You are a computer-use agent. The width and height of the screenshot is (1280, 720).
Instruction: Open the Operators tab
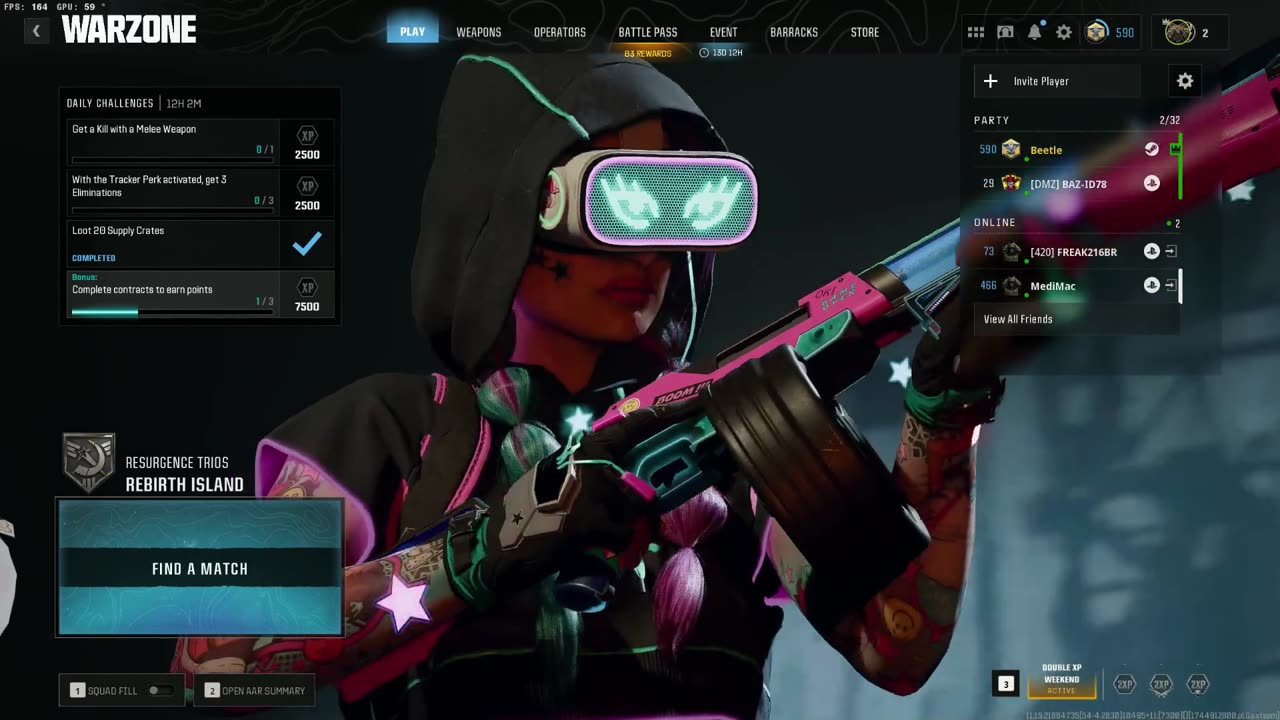click(x=559, y=32)
